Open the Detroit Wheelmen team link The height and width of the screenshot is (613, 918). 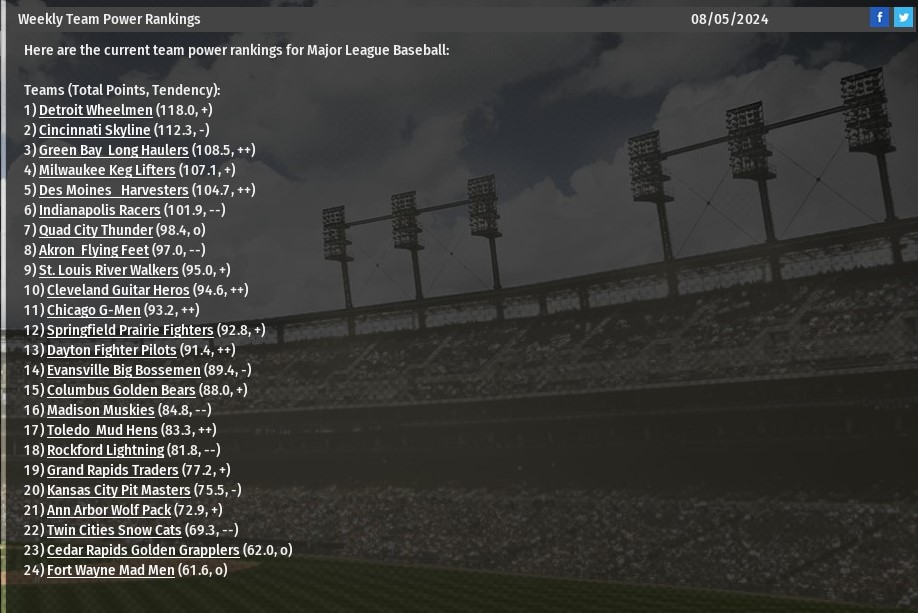tap(95, 110)
